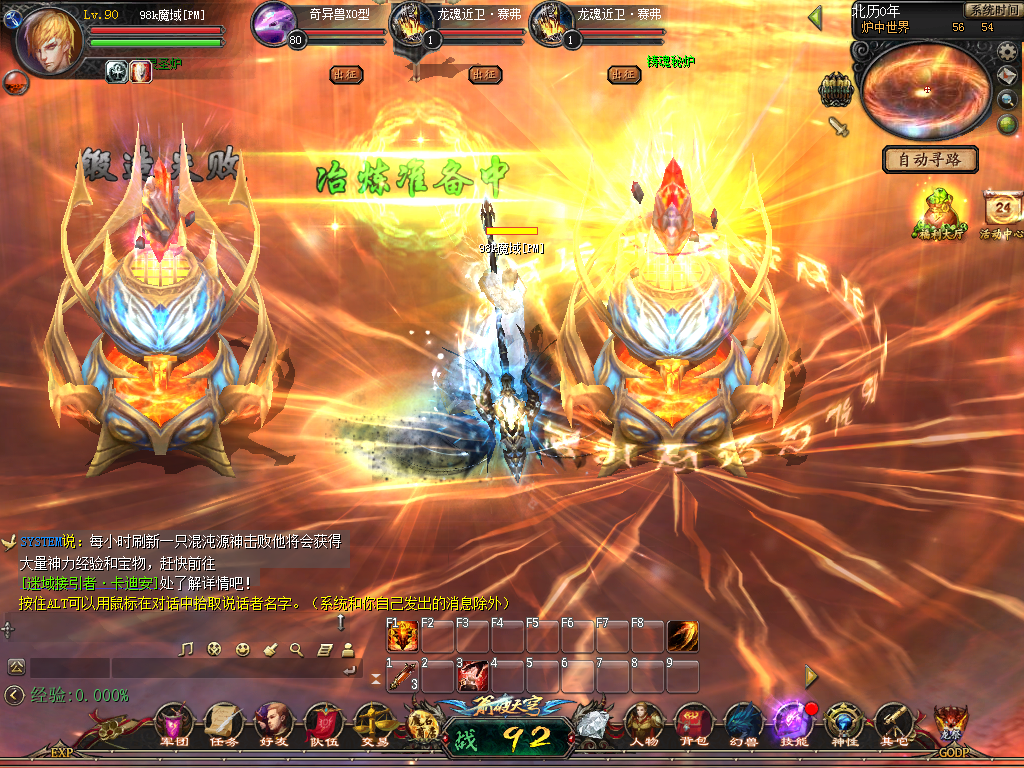The height and width of the screenshot is (768, 1024).
Task: Open the 军团 (Legion) menu
Action: pyautogui.click(x=175, y=722)
